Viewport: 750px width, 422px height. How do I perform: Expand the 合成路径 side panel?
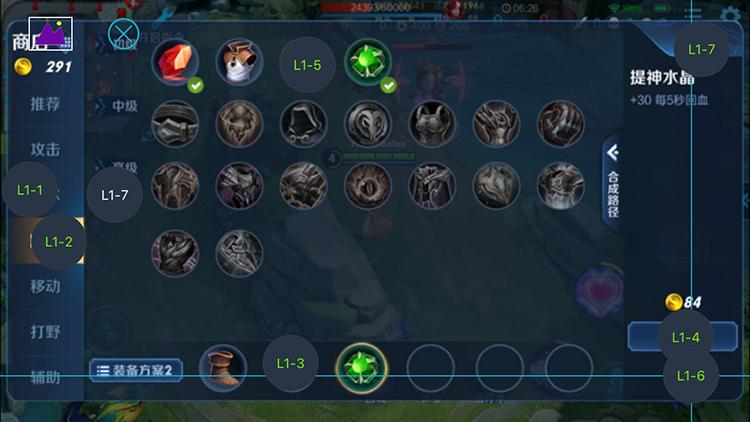pyautogui.click(x=613, y=180)
